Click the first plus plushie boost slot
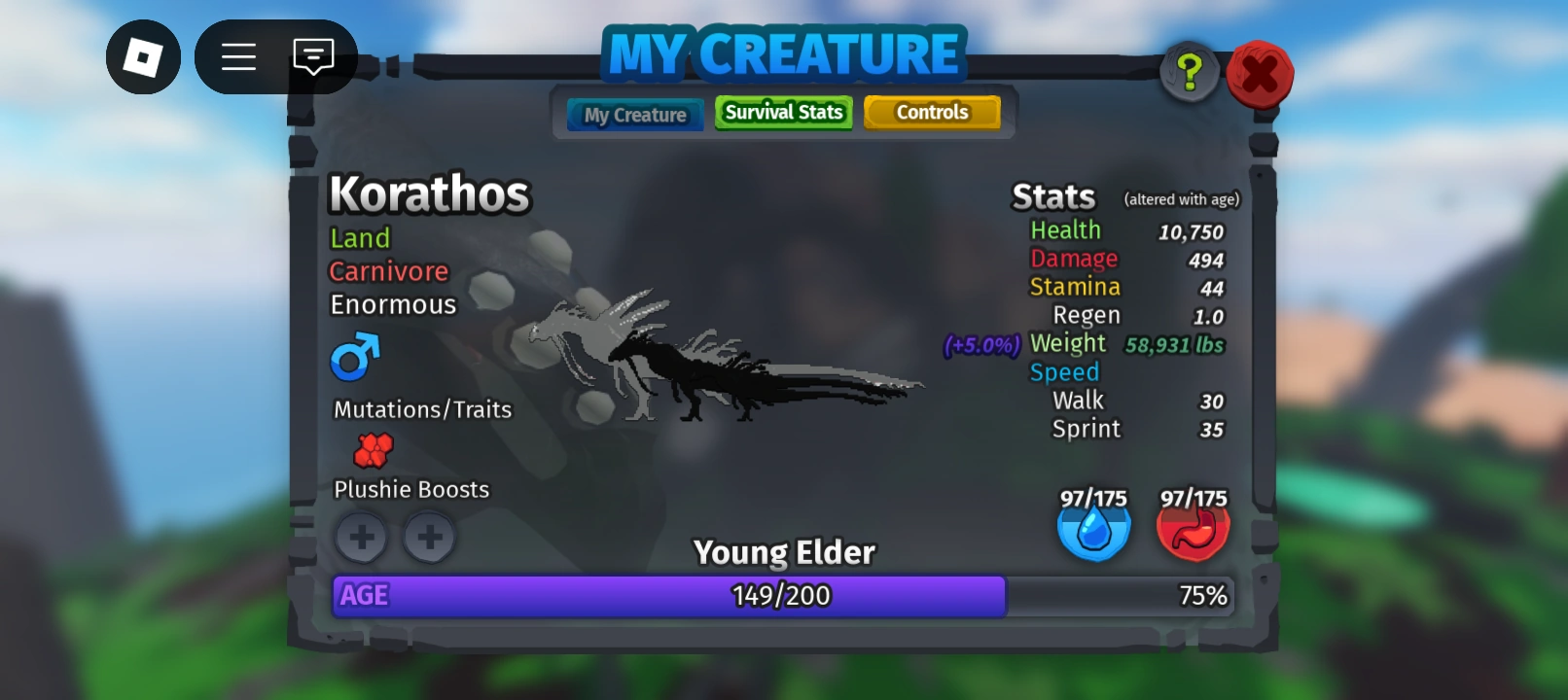The width and height of the screenshot is (1568, 700). tap(361, 537)
